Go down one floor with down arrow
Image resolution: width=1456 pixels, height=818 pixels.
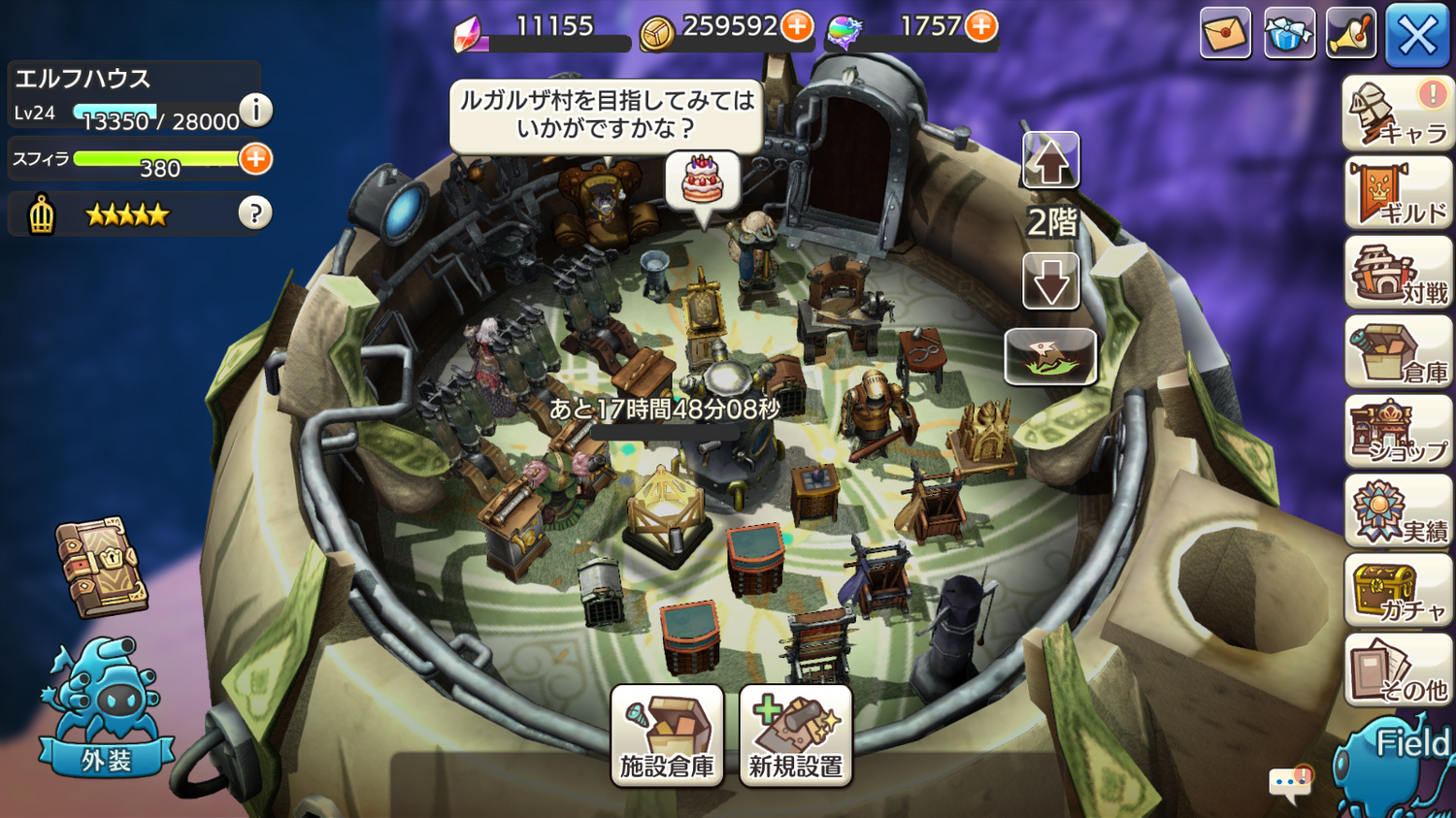[1050, 282]
